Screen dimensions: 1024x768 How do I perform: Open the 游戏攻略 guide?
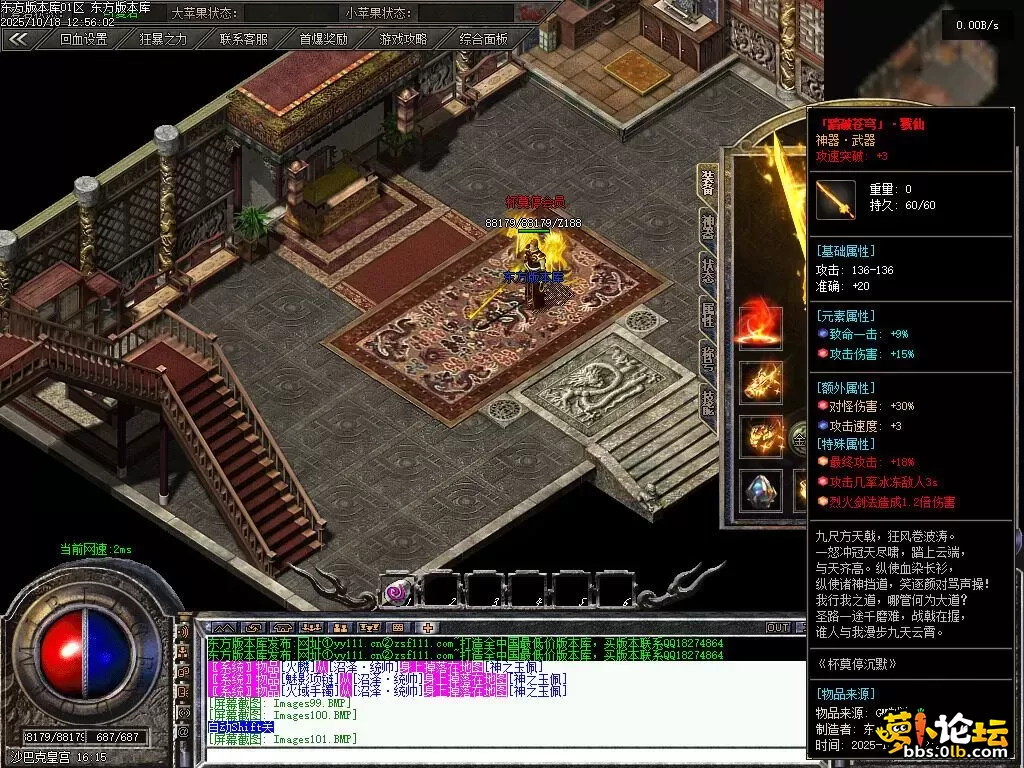pos(403,40)
